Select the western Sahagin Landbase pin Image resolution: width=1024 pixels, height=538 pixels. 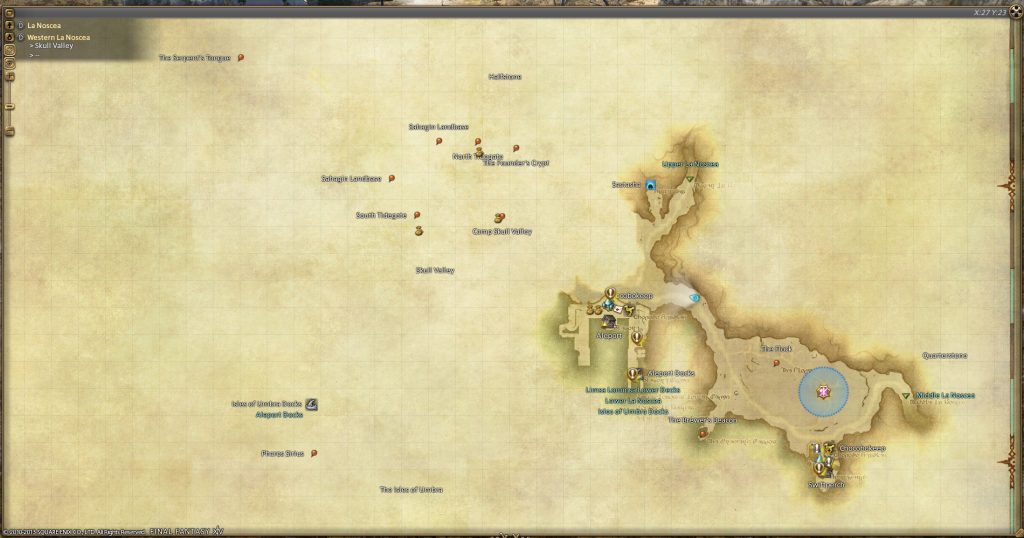tap(392, 179)
